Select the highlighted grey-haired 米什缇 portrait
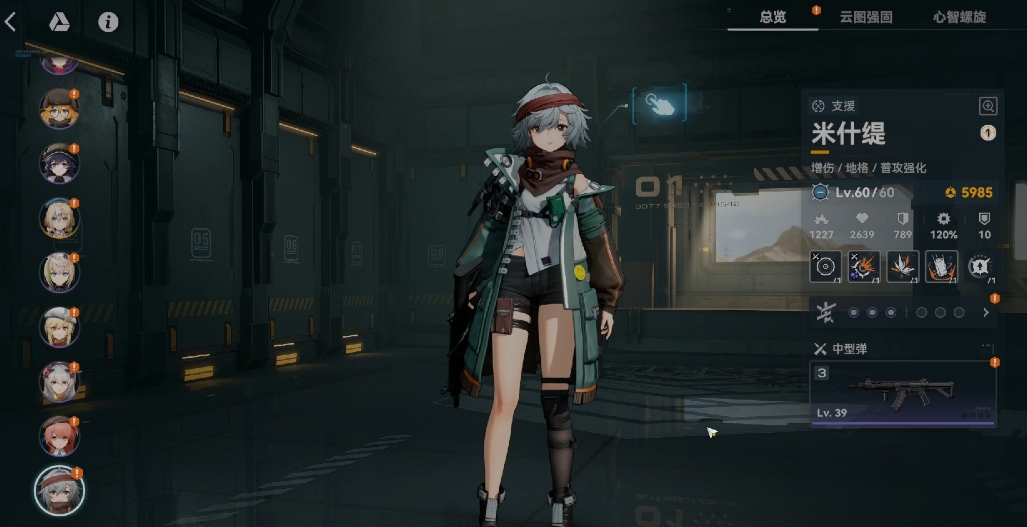1027x527 pixels. (x=59, y=489)
